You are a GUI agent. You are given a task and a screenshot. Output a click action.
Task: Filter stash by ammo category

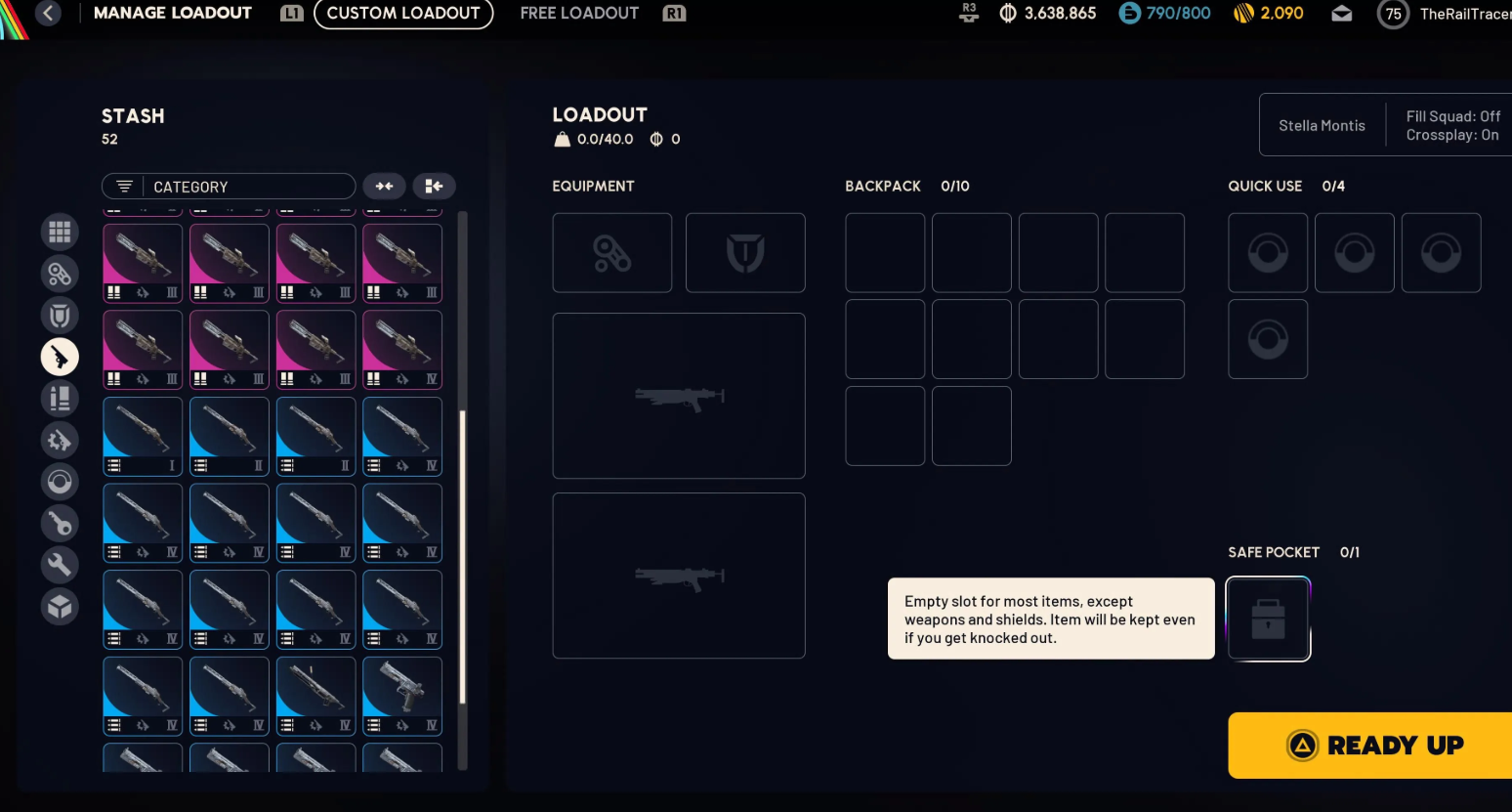[60, 399]
